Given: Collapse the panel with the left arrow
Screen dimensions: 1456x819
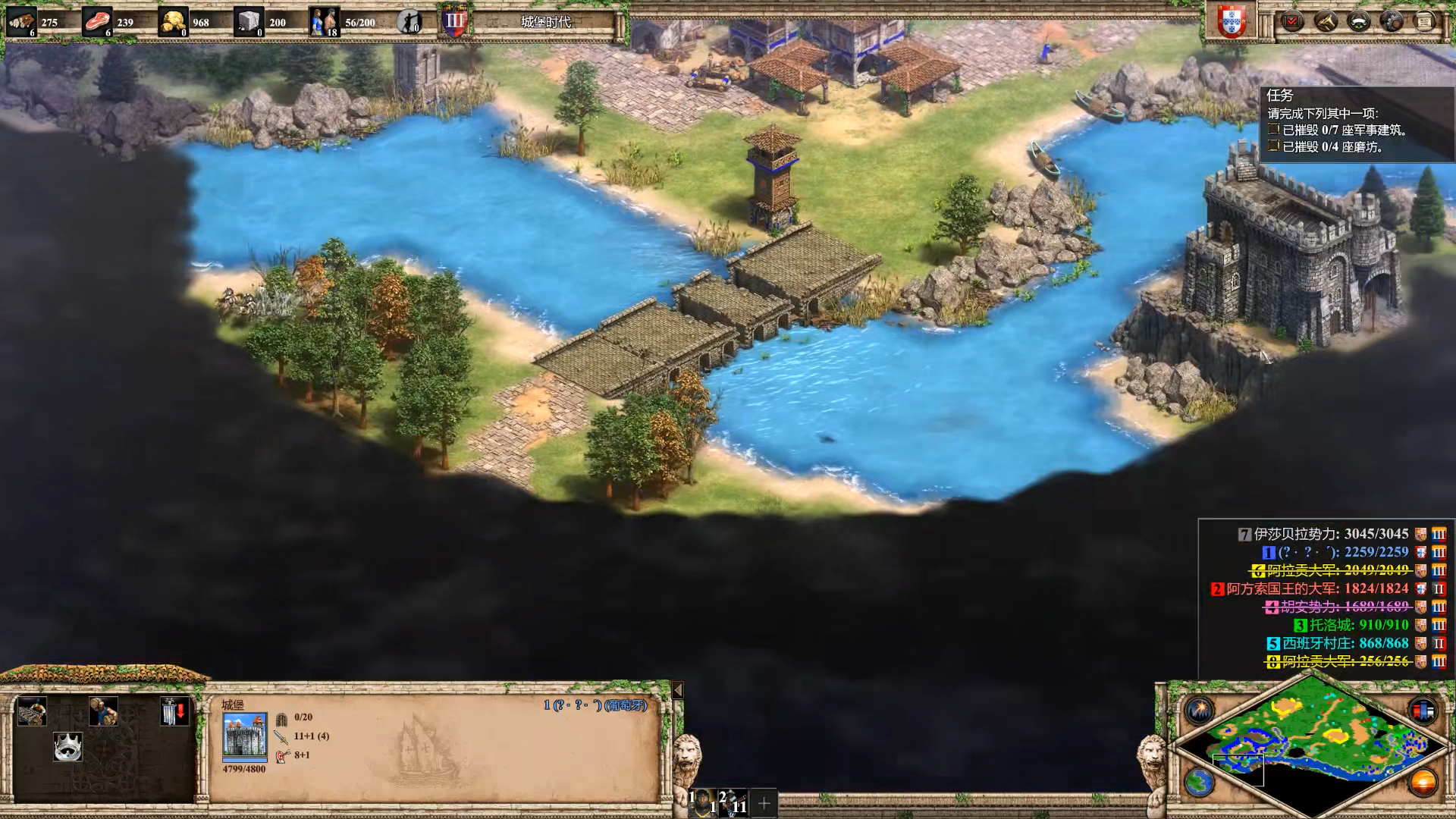Looking at the screenshot, I should [678, 690].
